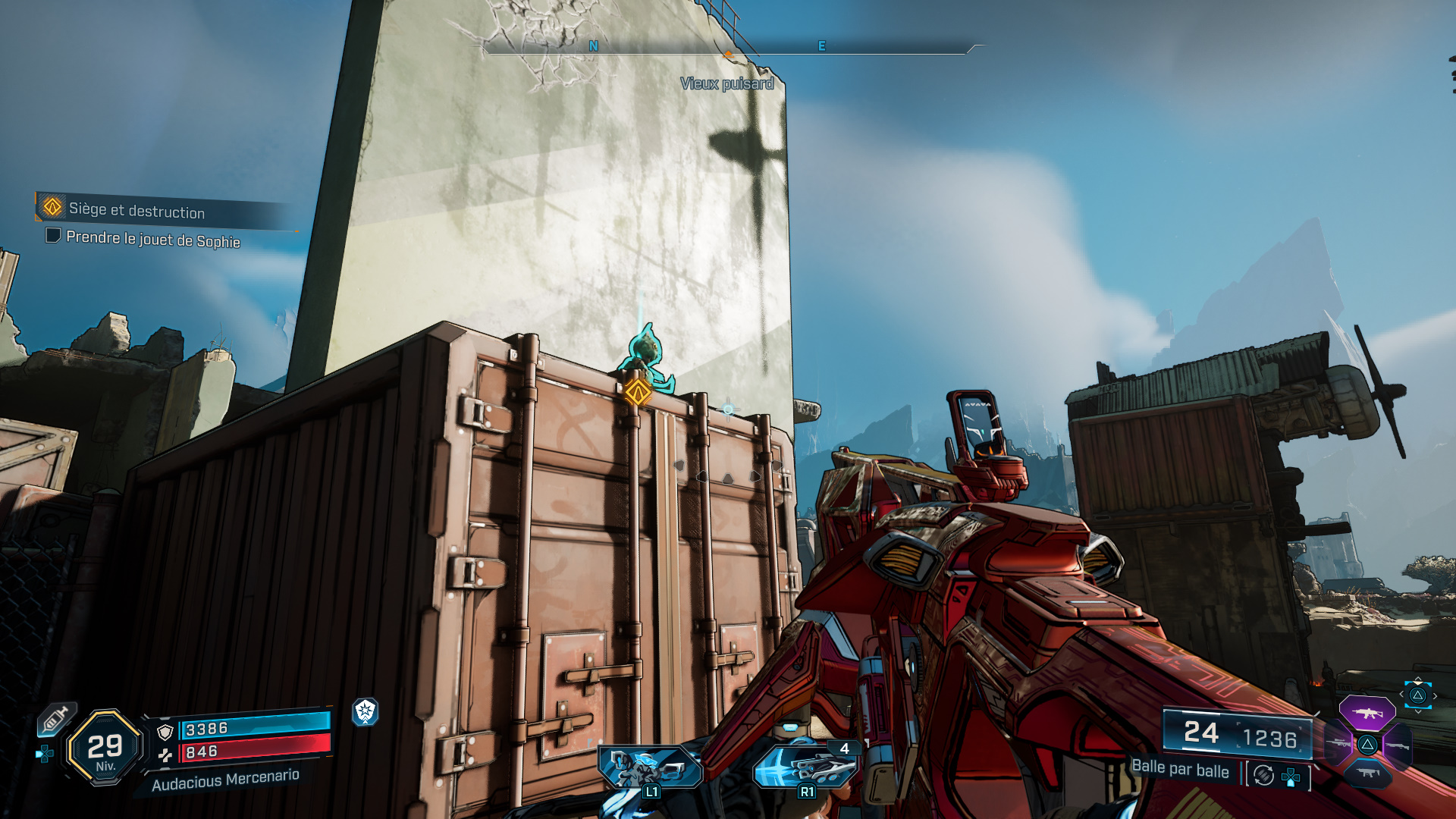Click the 'Balle par balle' fire mode label
This screenshot has width=1456, height=819.
[1181, 770]
